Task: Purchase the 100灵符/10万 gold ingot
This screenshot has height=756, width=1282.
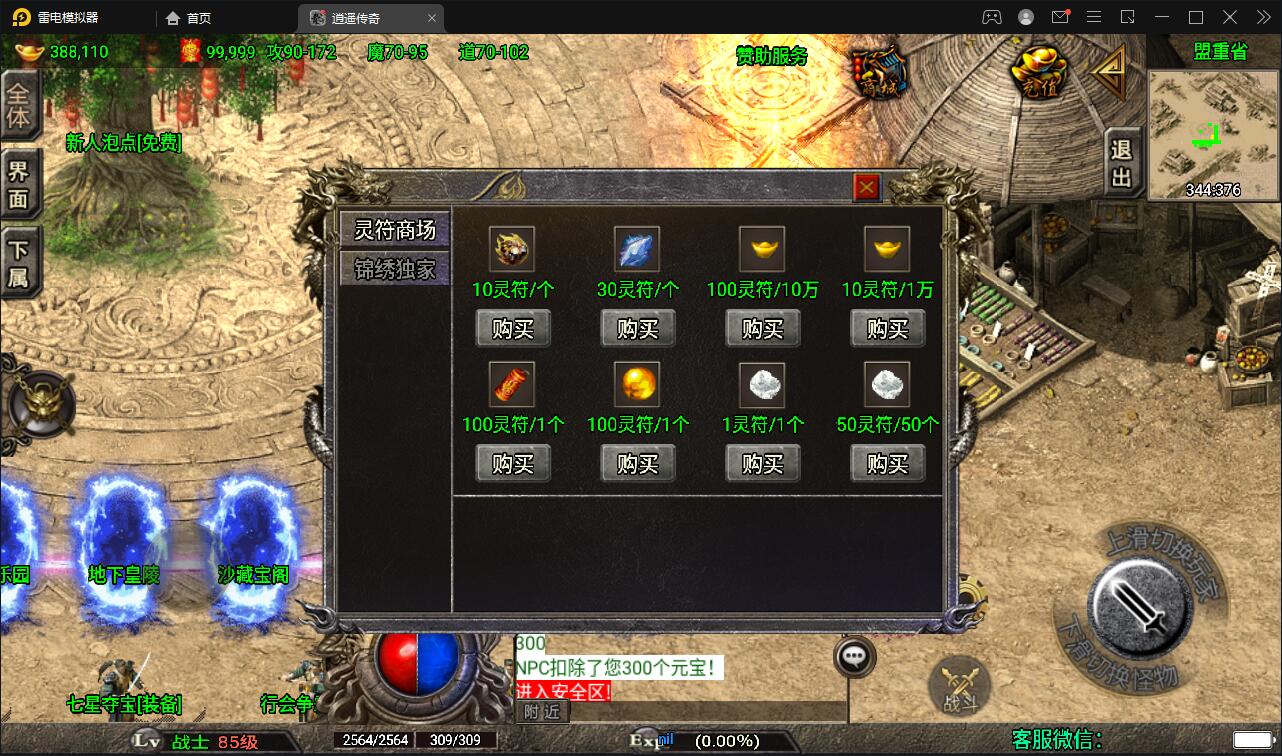Action: (x=763, y=329)
